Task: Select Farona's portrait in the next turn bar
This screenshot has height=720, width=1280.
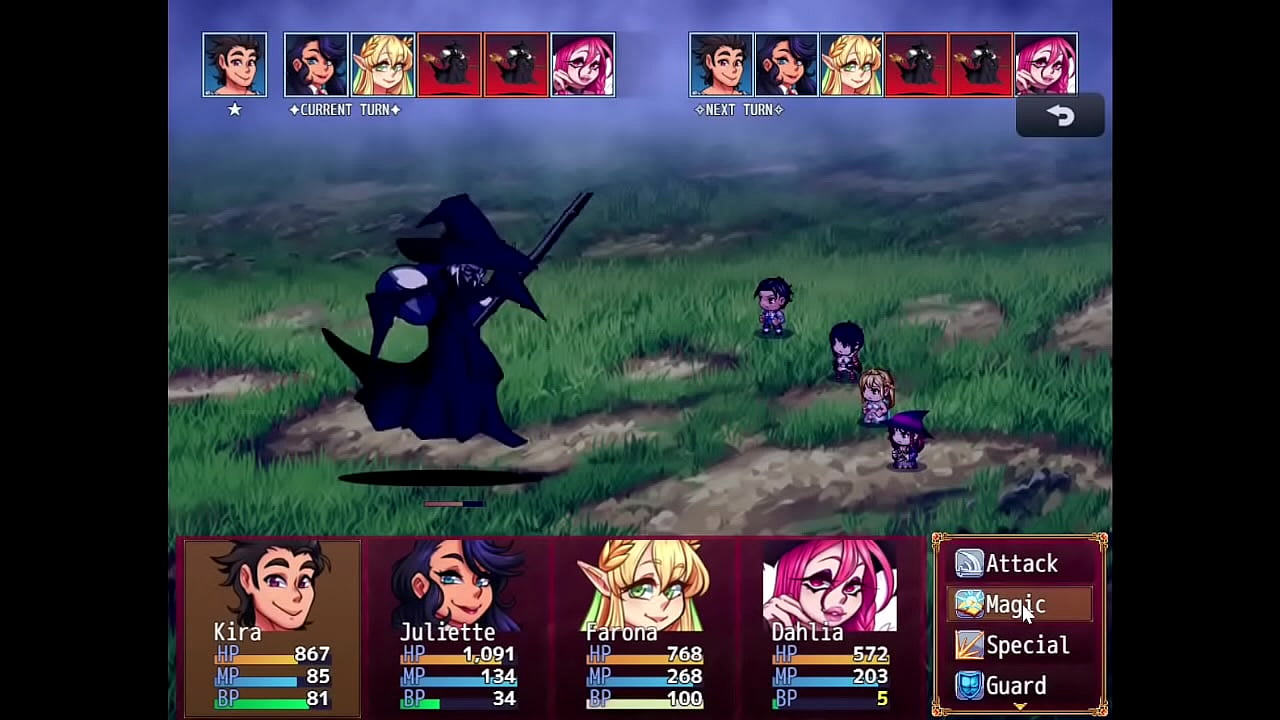Action: point(852,64)
